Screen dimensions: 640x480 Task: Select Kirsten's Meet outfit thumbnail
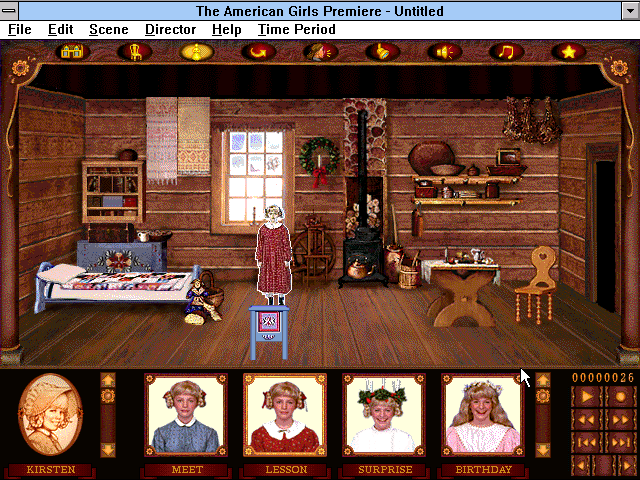pos(187,414)
